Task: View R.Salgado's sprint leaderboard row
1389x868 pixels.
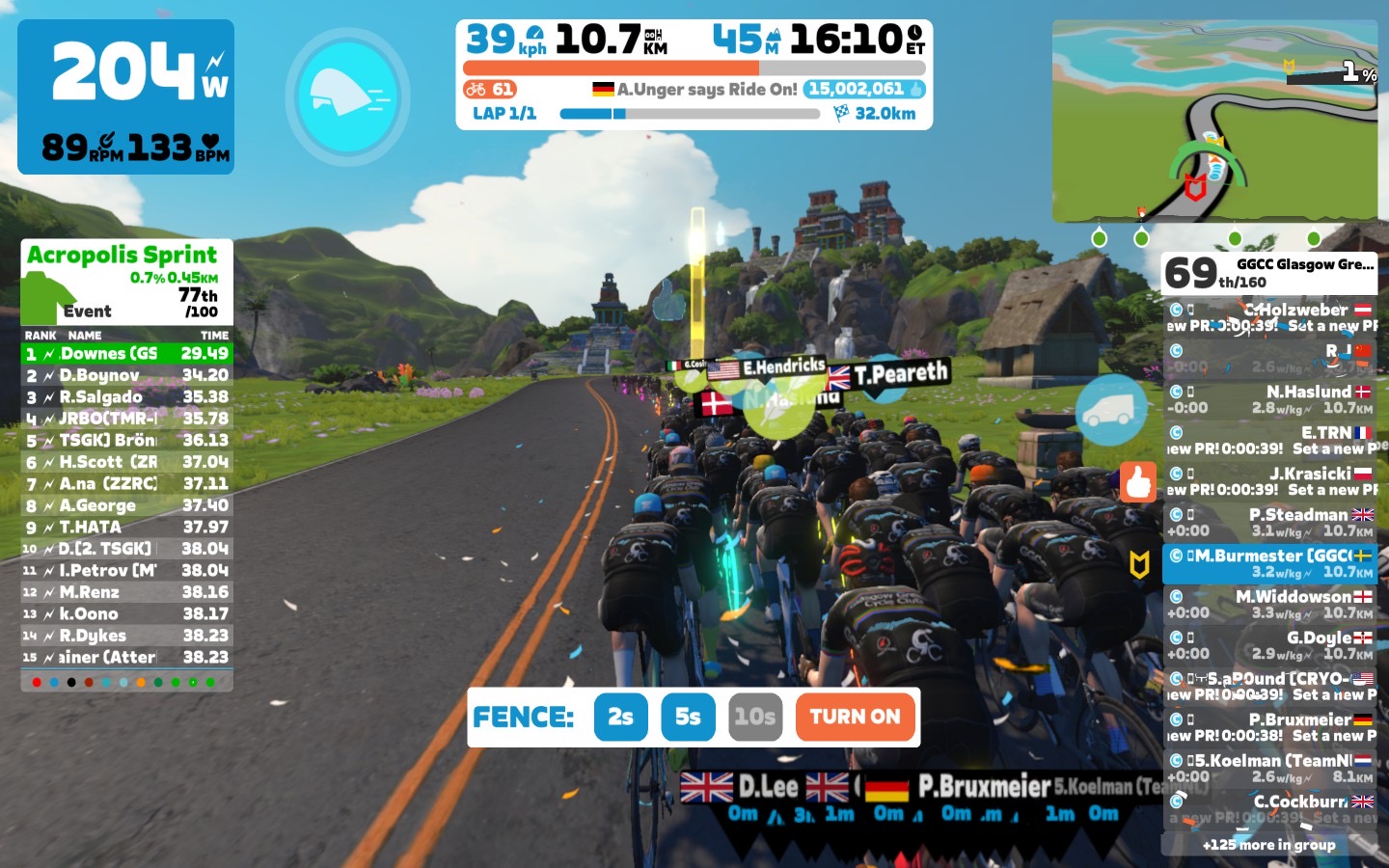Action: coord(126,397)
